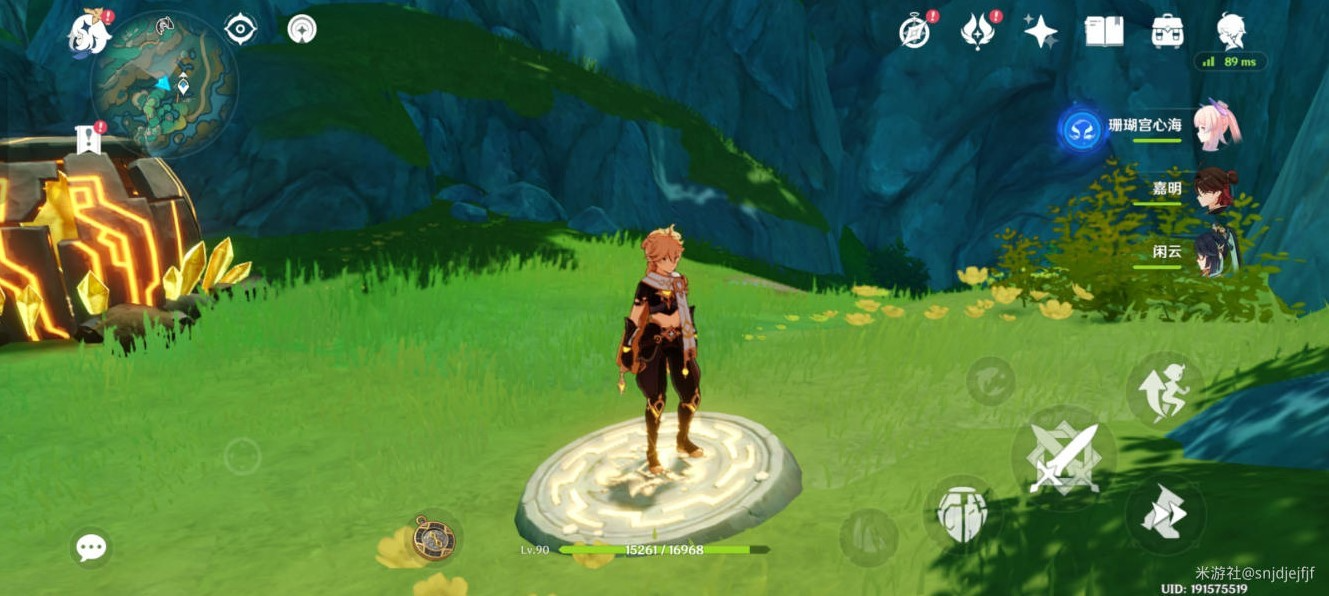Open the wish star icon
The height and width of the screenshot is (596, 1329).
[x=1040, y=32]
